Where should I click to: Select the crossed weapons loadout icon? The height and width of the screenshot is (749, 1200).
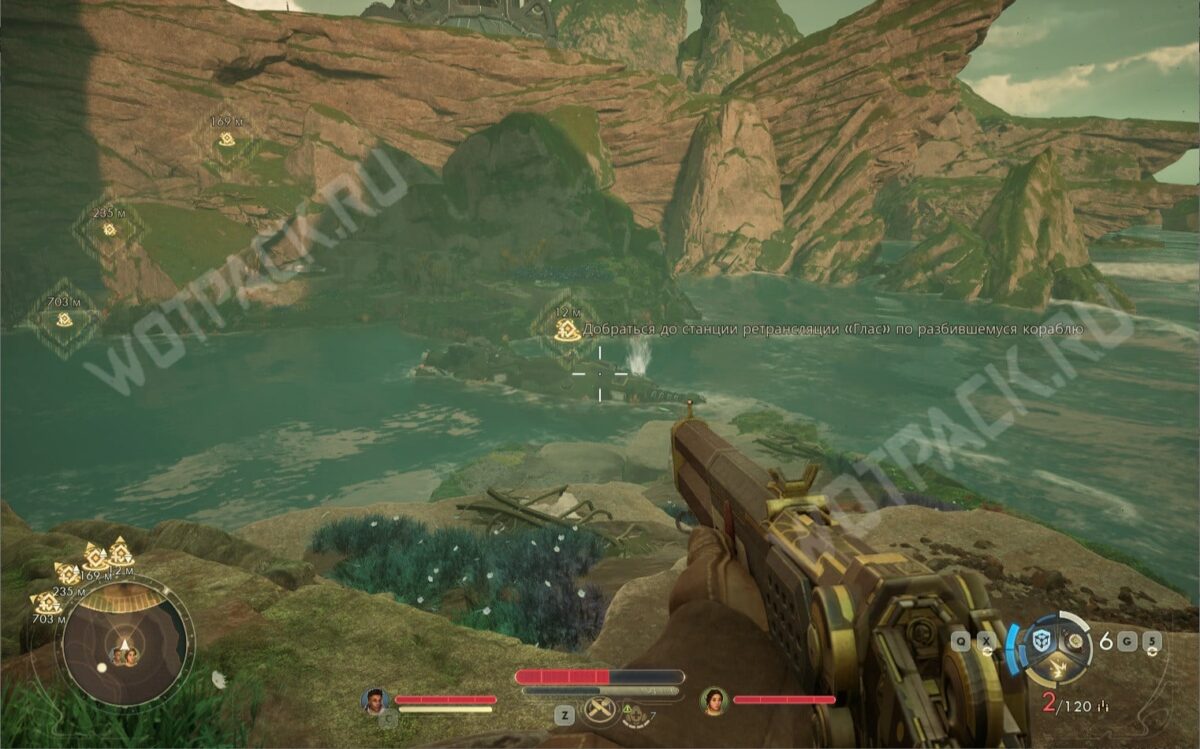[598, 712]
